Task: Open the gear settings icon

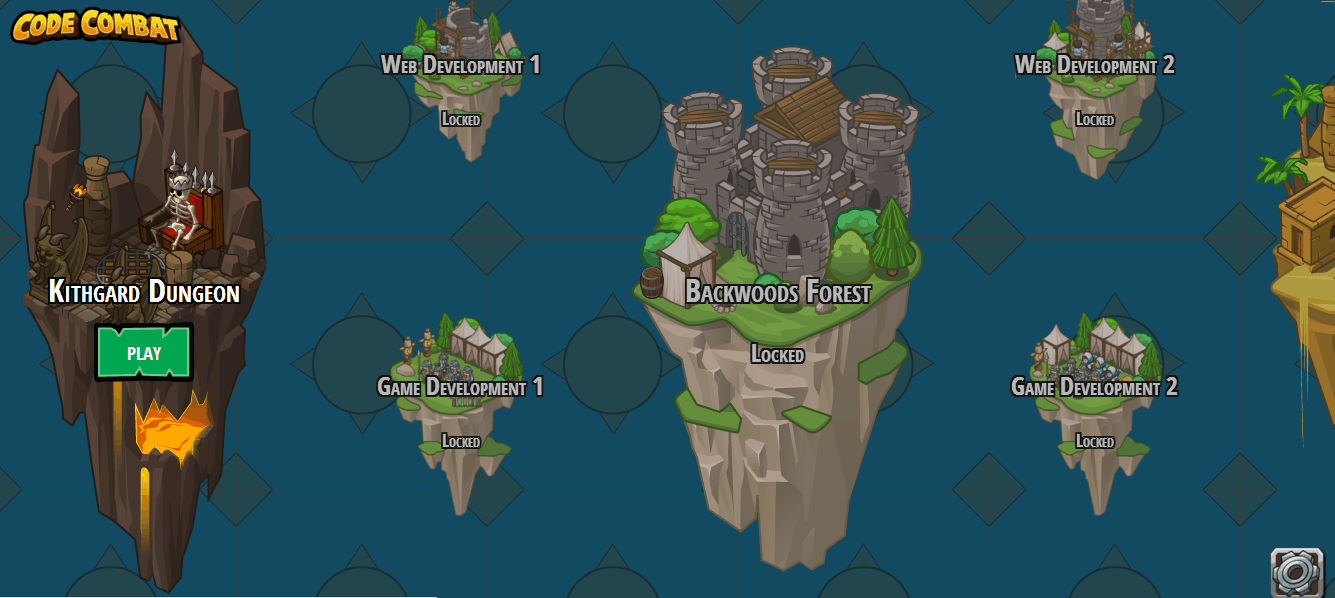Action: tap(1296, 572)
